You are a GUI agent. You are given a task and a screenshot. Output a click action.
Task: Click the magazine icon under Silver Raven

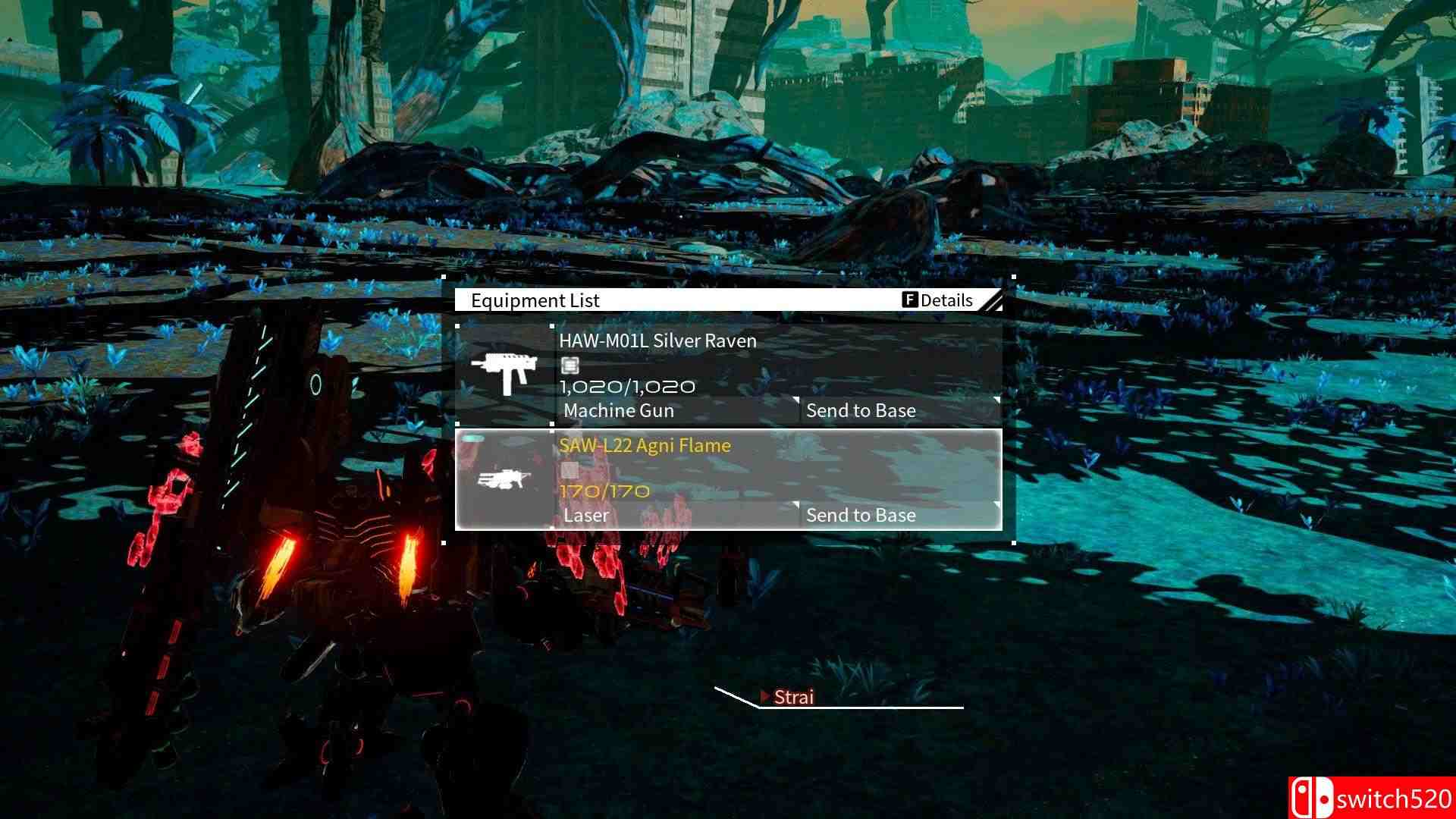pyautogui.click(x=569, y=366)
